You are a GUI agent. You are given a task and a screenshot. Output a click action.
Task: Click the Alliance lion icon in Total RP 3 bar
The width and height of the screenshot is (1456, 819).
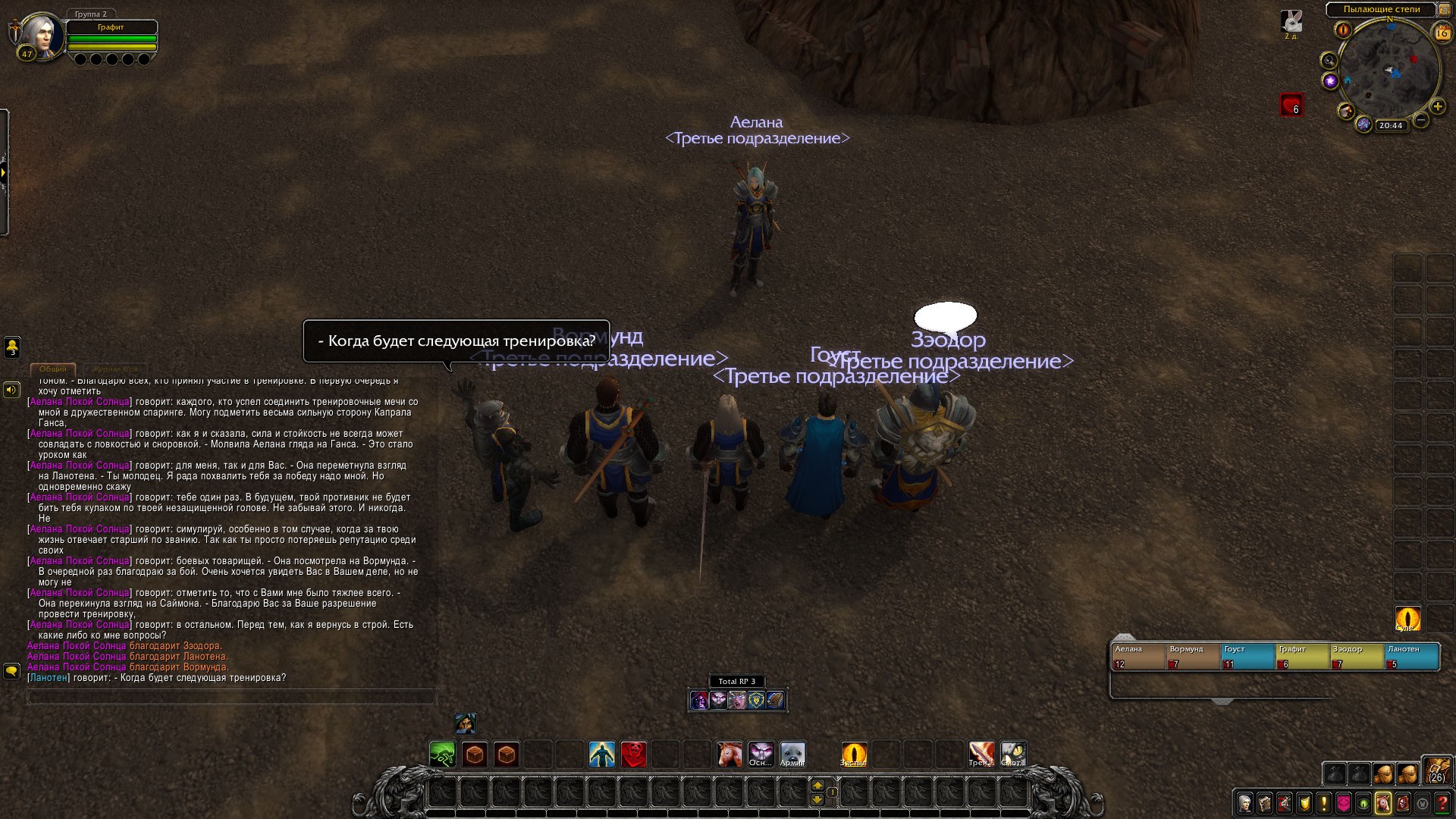point(756,701)
